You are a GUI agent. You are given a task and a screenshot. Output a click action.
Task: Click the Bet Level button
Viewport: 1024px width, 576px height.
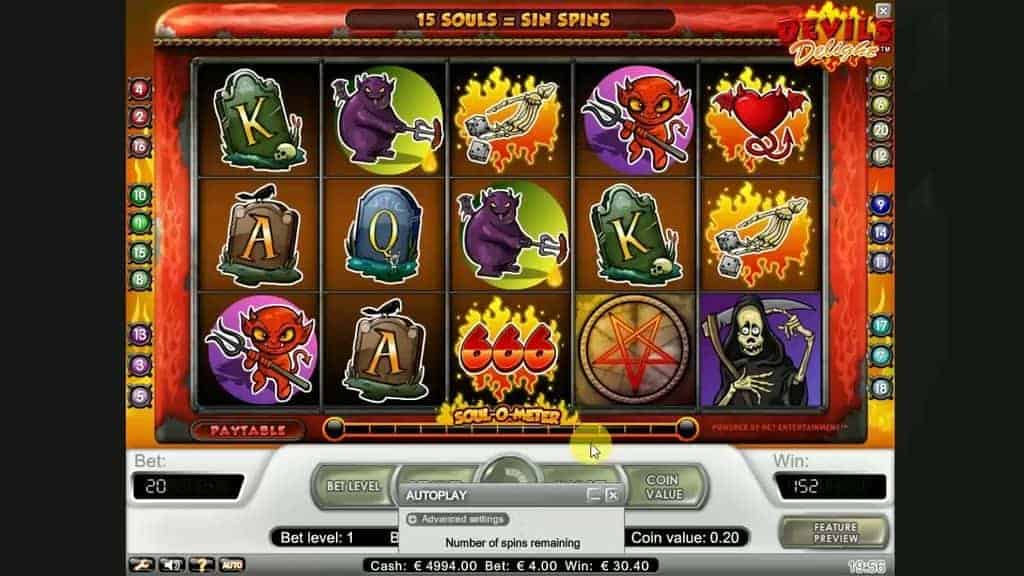[354, 486]
